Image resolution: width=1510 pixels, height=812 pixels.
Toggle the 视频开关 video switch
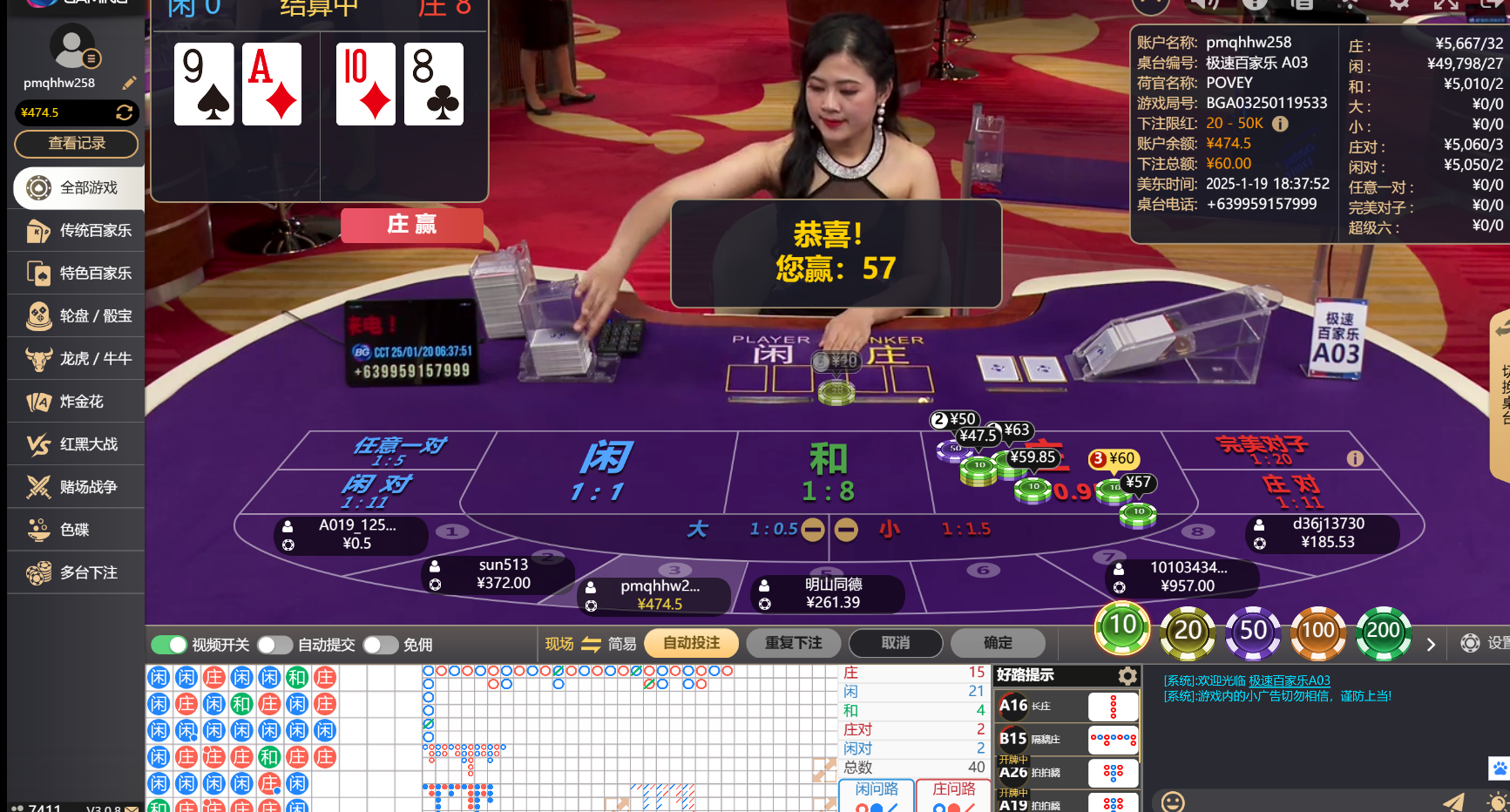[169, 645]
